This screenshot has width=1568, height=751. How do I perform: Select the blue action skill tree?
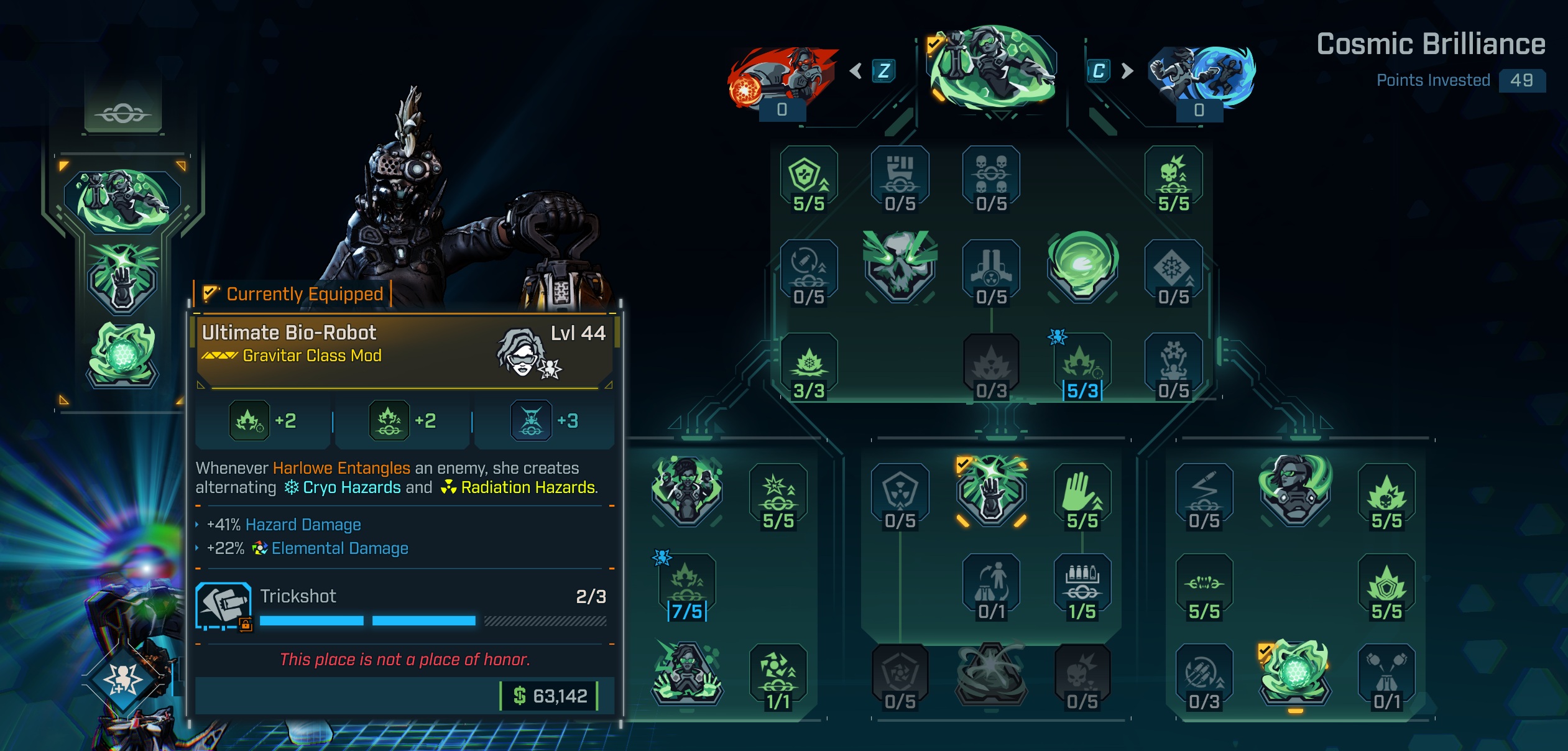(1200, 76)
